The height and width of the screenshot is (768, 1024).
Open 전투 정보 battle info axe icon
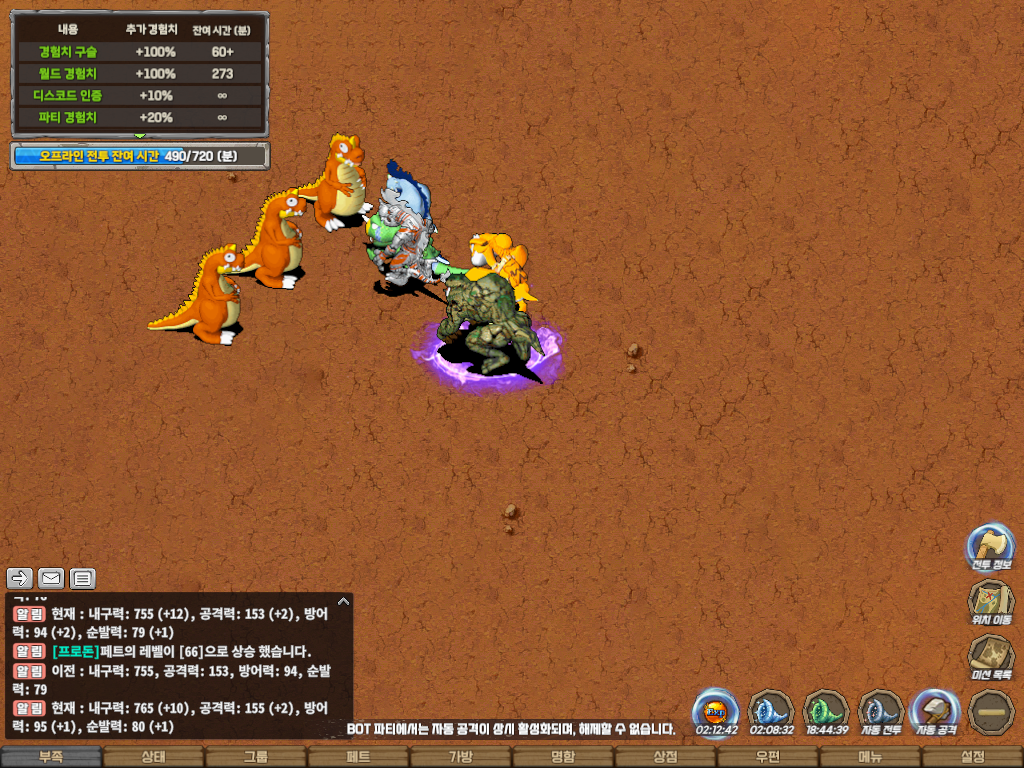pyautogui.click(x=990, y=547)
